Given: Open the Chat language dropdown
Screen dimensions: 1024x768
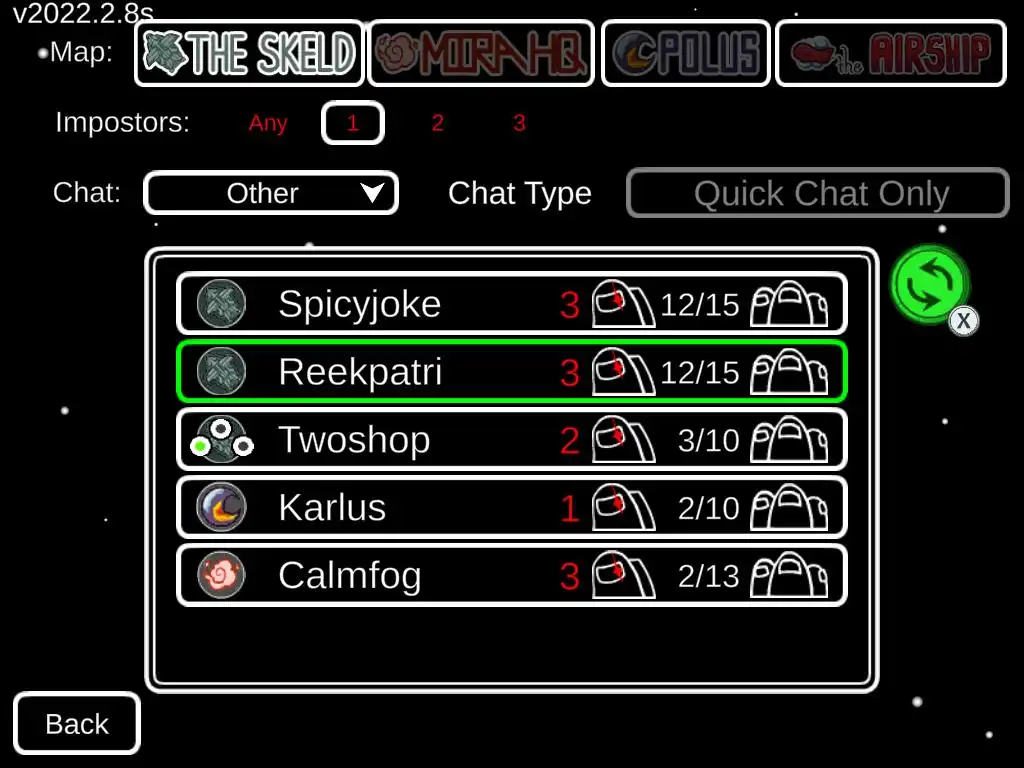Looking at the screenshot, I should click(x=271, y=193).
